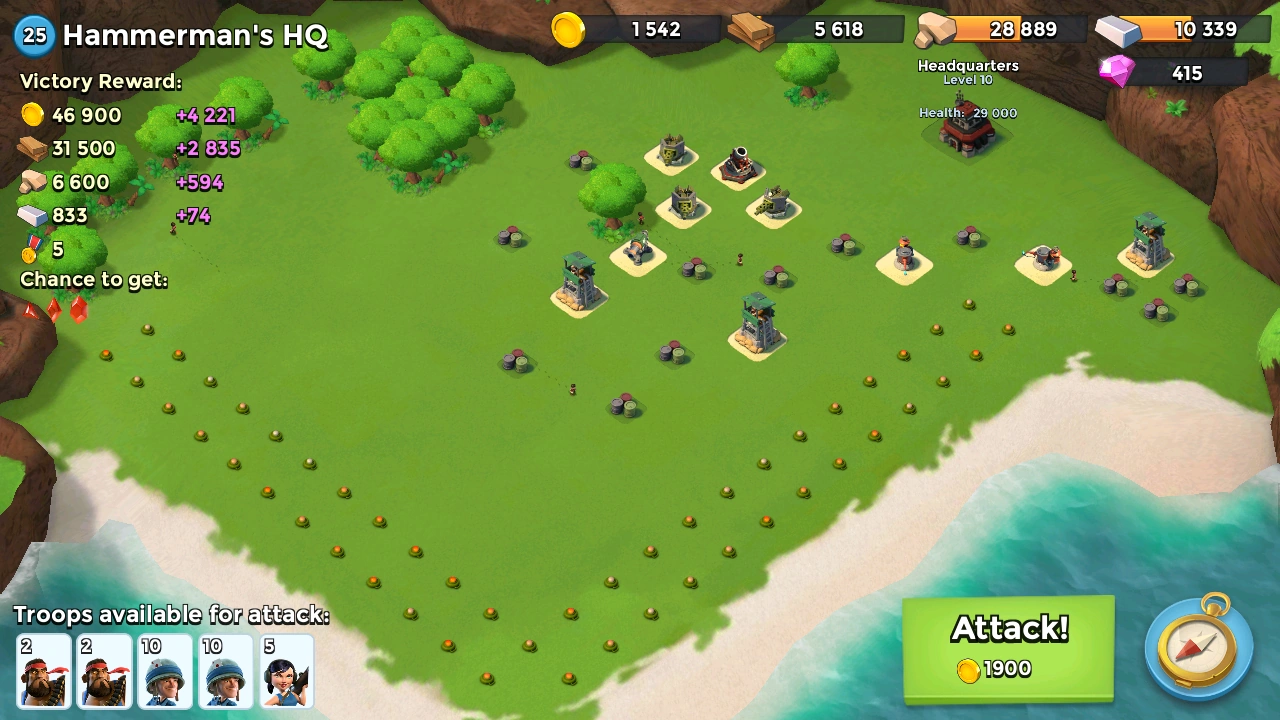
Task: Select a Rifleman troop card
Action: pos(165,670)
